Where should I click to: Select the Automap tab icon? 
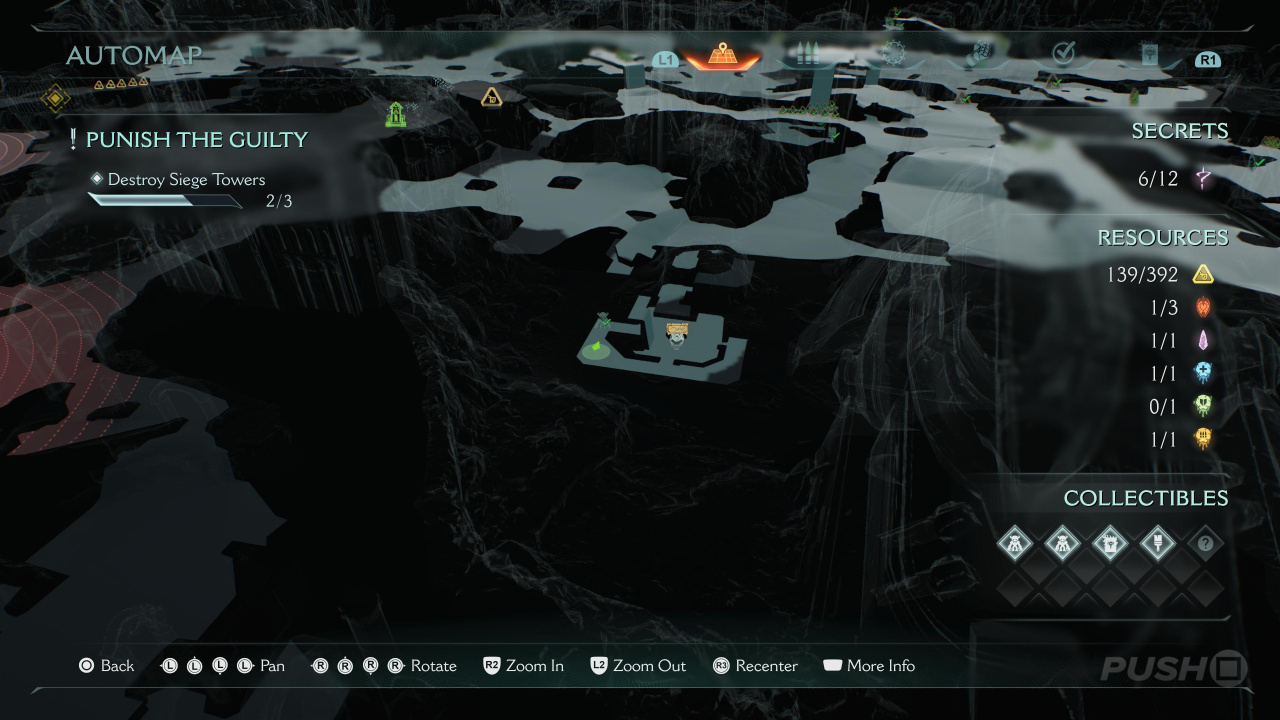[x=722, y=55]
